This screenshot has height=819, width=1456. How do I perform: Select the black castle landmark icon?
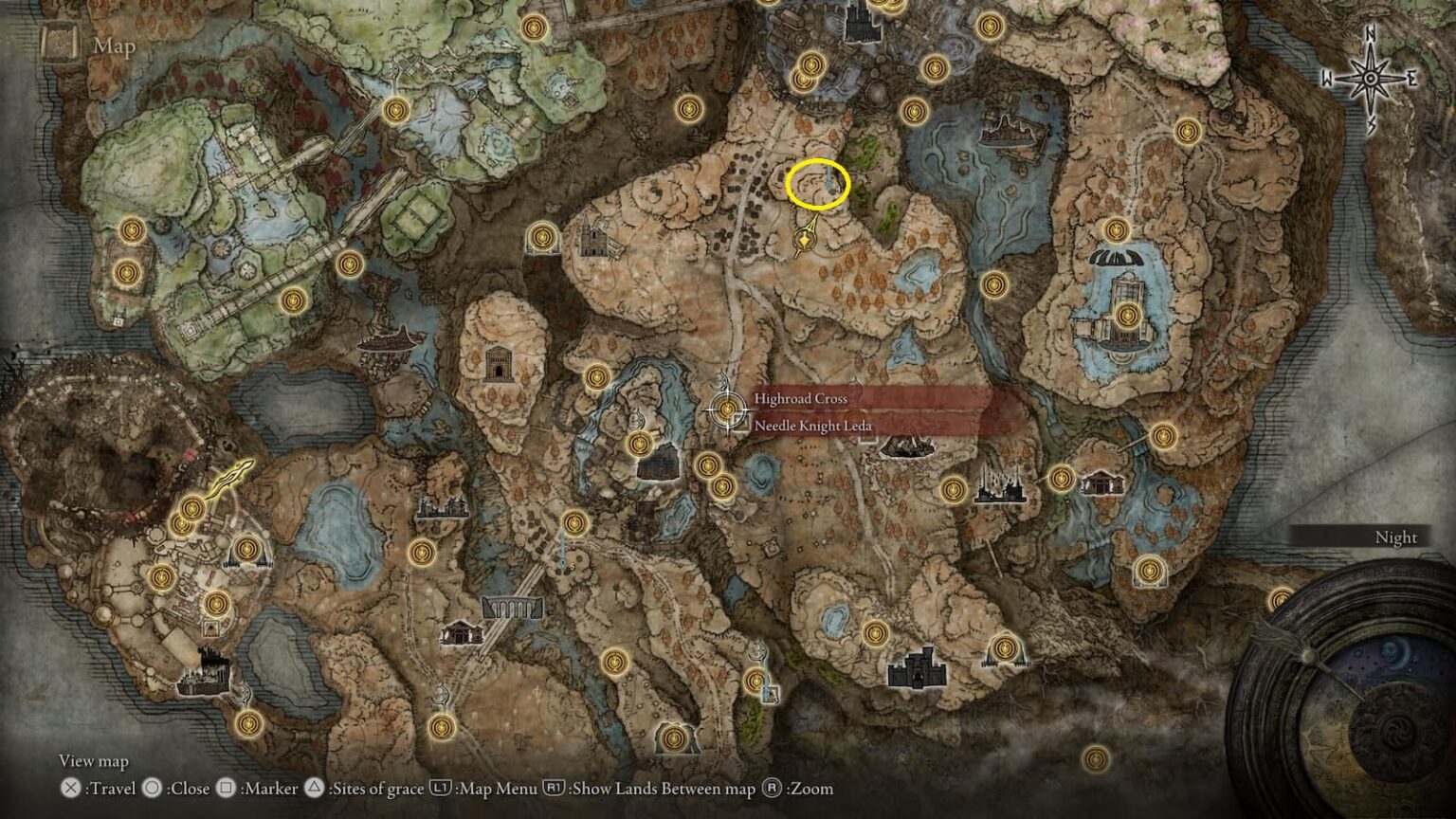[917, 667]
